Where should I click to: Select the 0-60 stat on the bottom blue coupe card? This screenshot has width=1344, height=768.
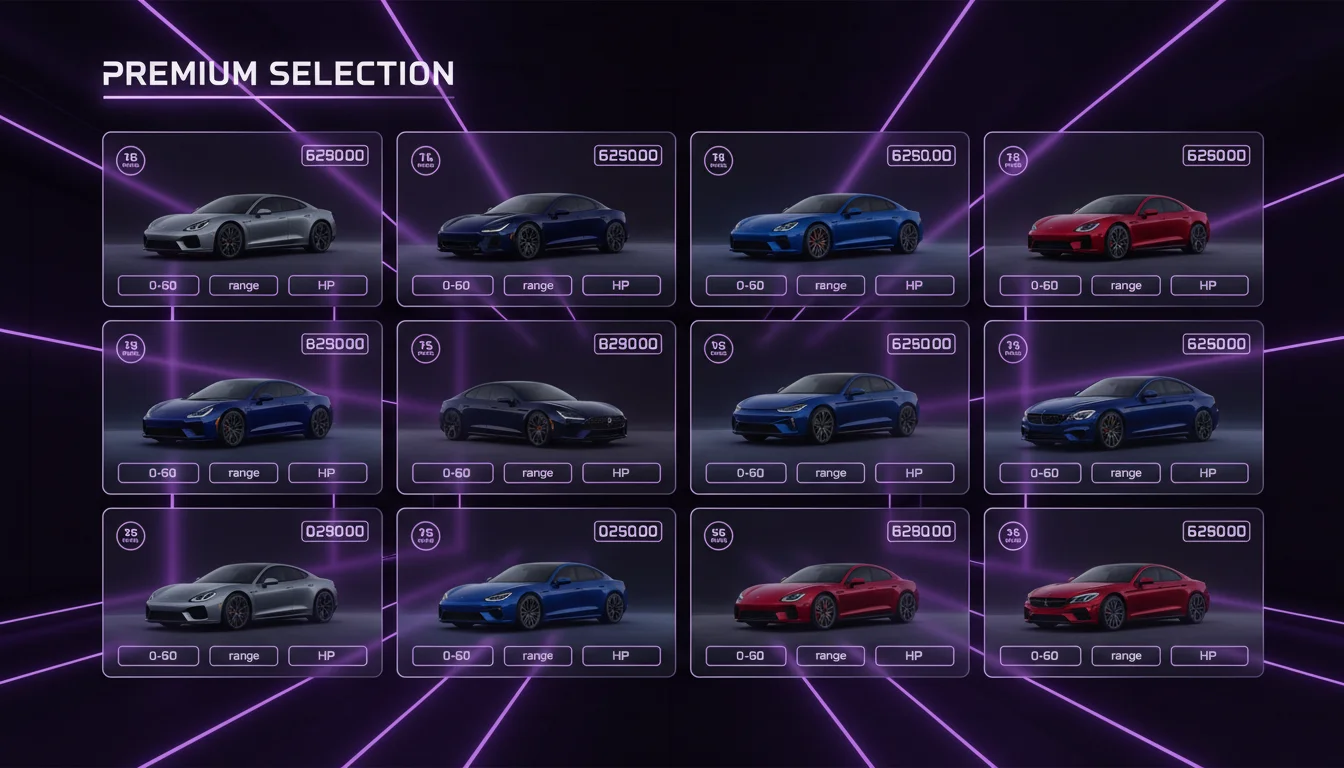[451, 655]
